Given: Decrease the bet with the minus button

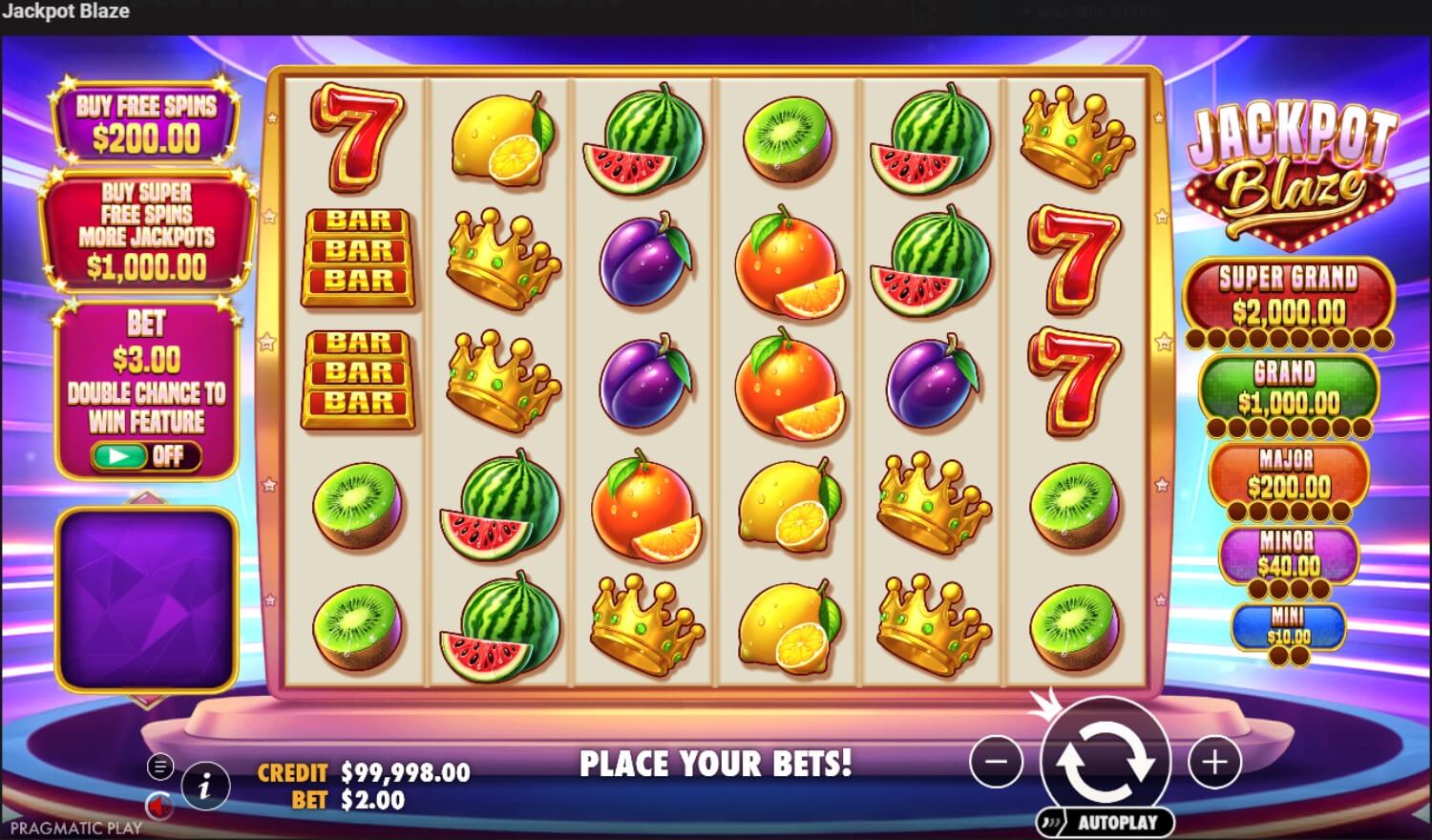Looking at the screenshot, I should (x=996, y=762).
